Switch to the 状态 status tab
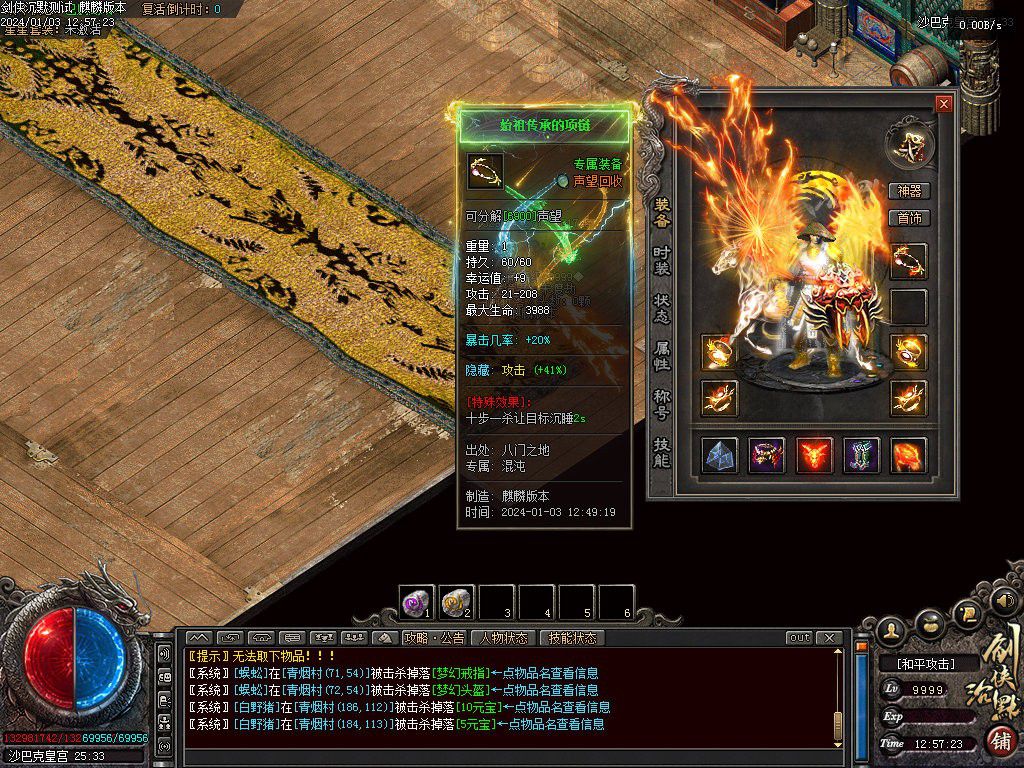1024x768 pixels. click(661, 307)
